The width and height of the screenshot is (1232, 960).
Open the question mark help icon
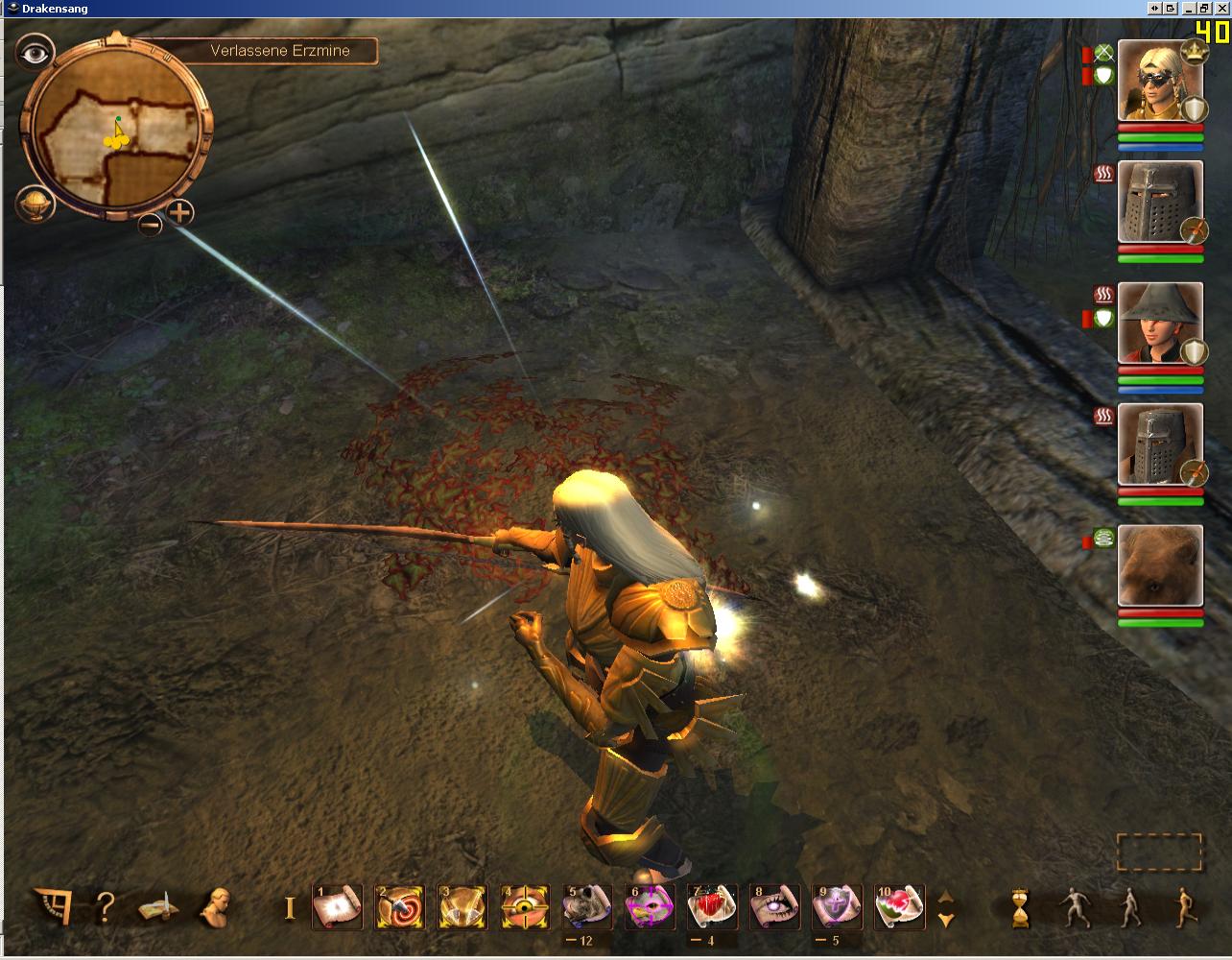tap(106, 906)
